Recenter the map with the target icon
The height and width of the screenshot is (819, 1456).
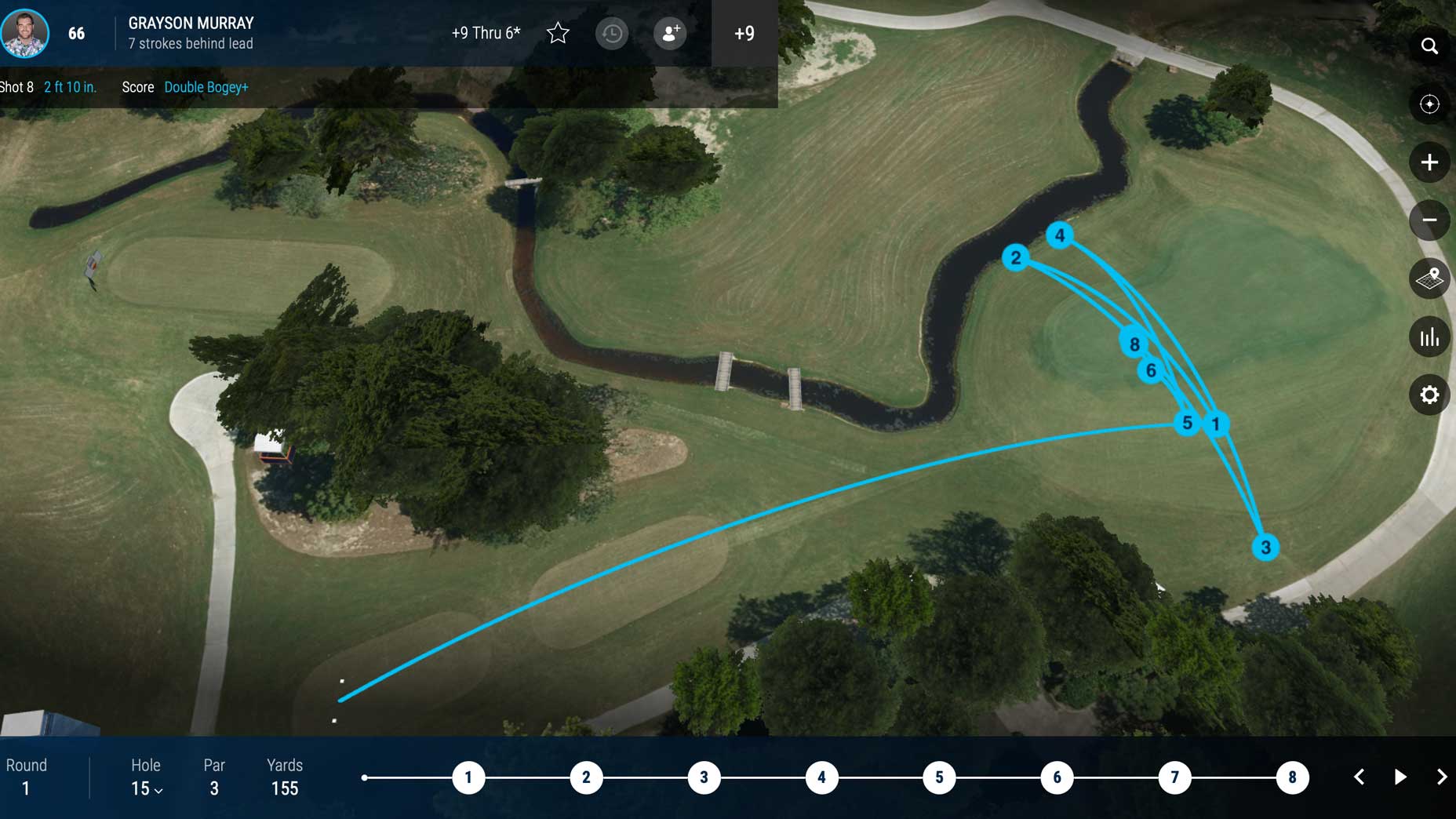[x=1429, y=104]
